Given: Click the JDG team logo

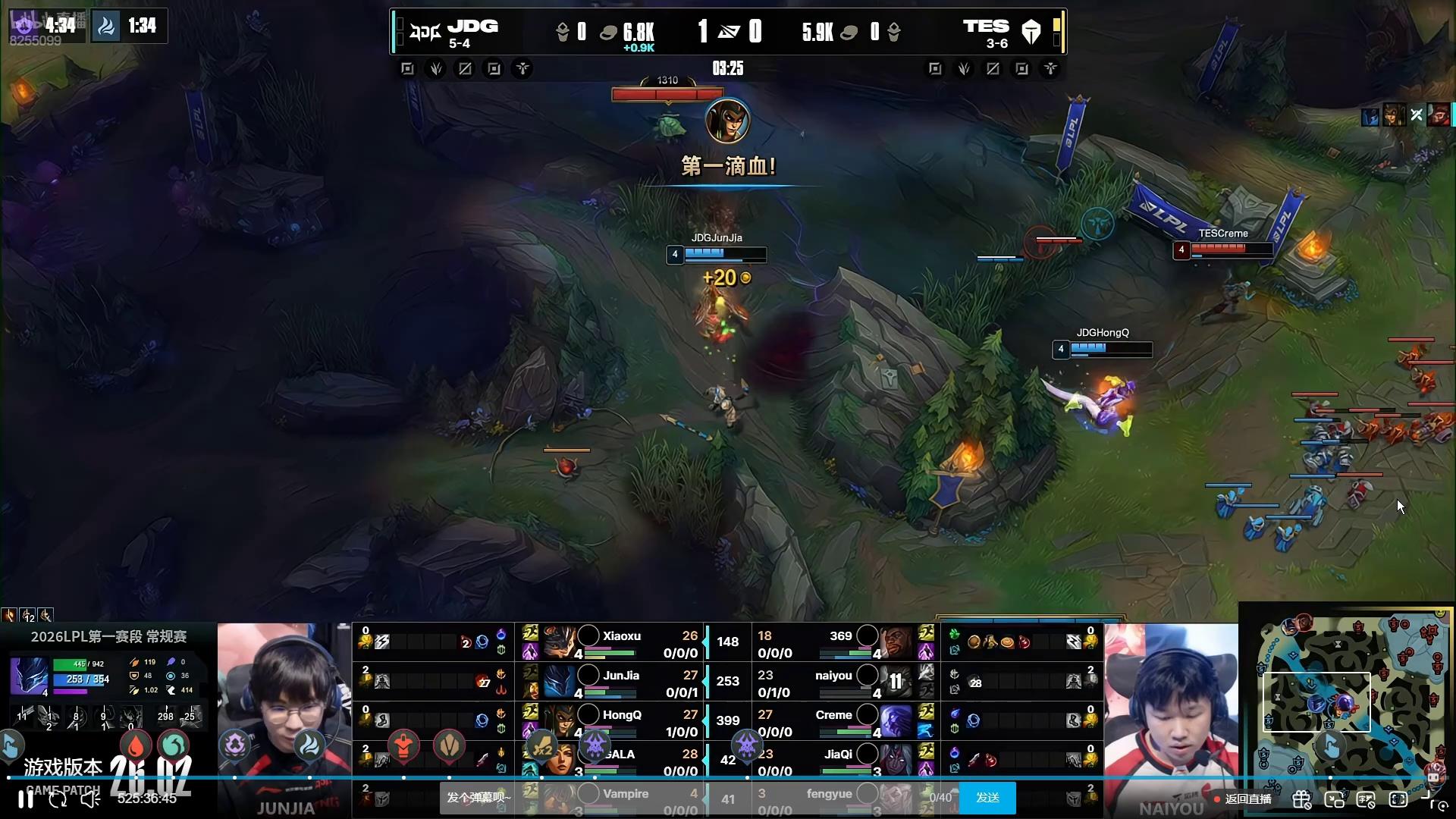Looking at the screenshot, I should pos(425,32).
